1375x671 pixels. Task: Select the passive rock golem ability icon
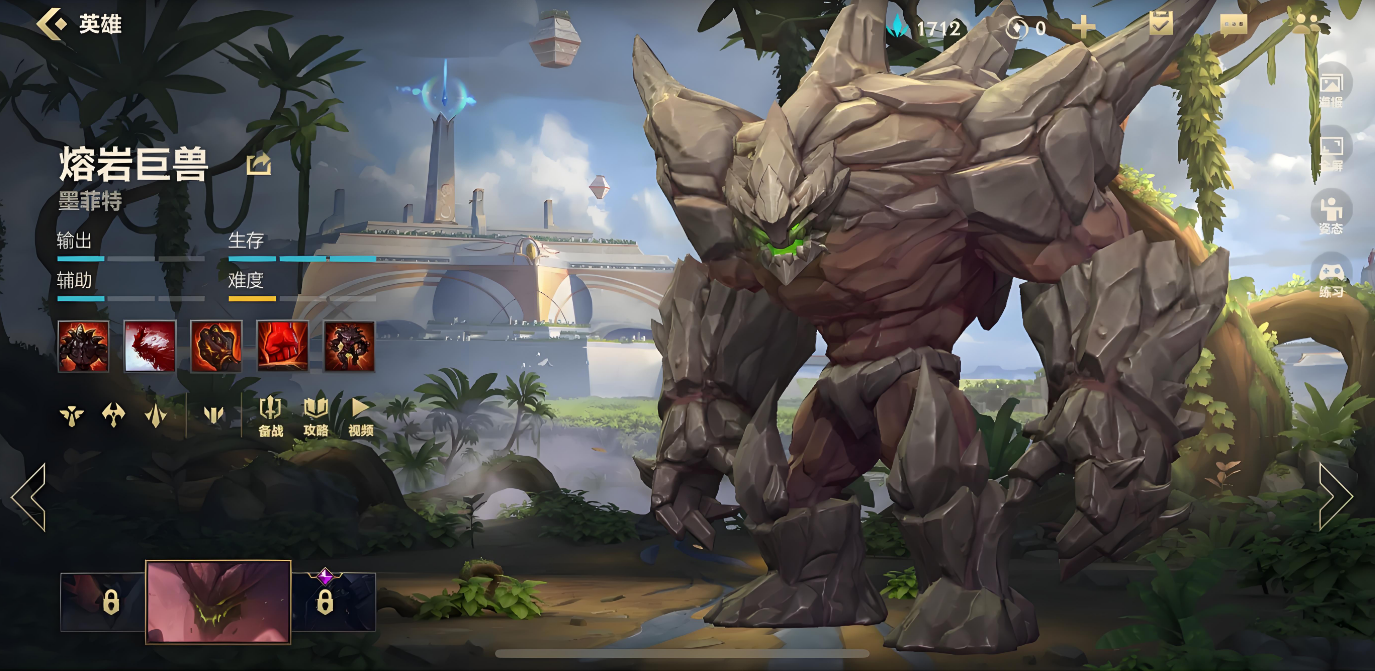click(83, 347)
